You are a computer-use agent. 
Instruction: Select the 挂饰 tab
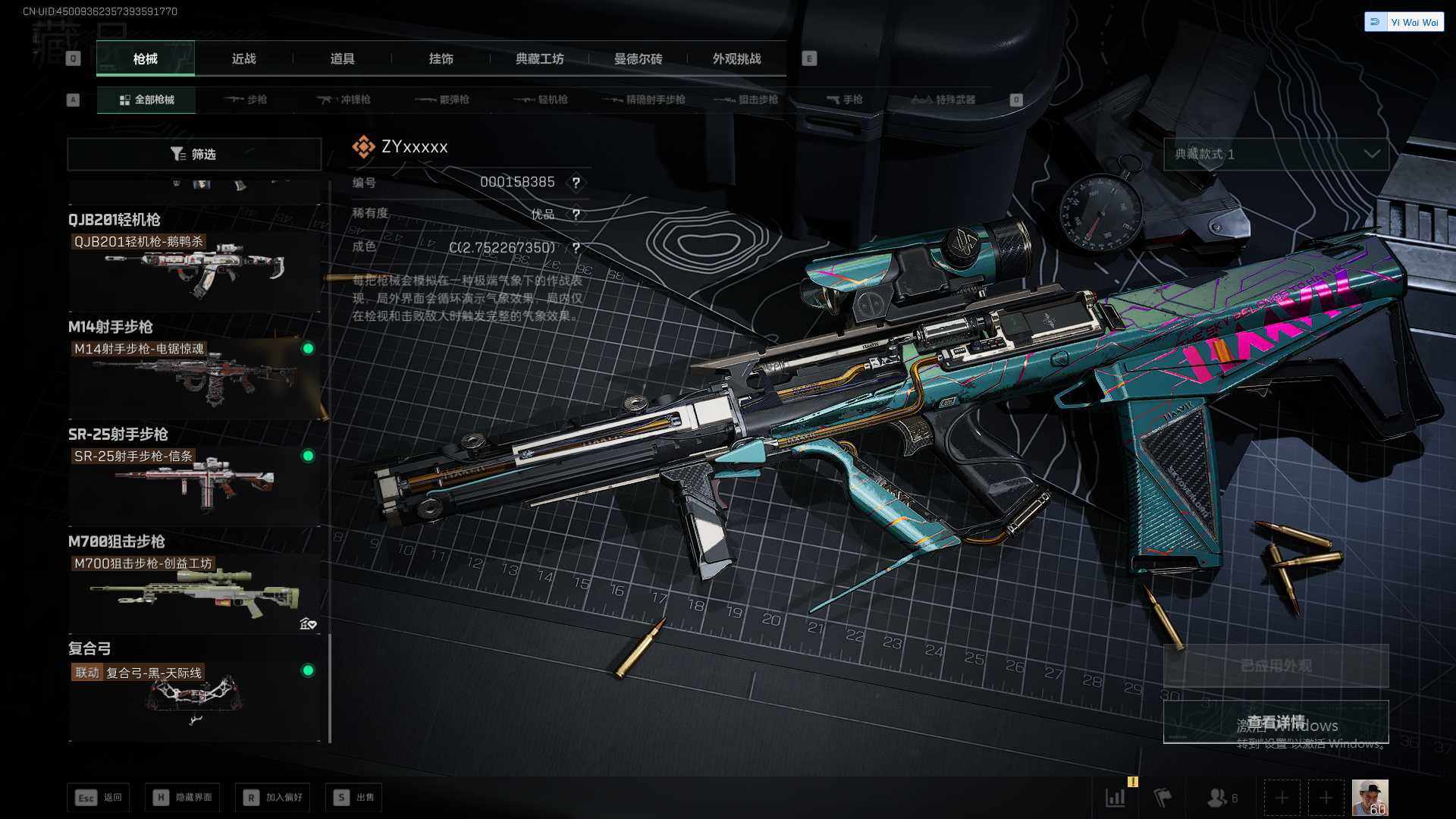coord(441,59)
